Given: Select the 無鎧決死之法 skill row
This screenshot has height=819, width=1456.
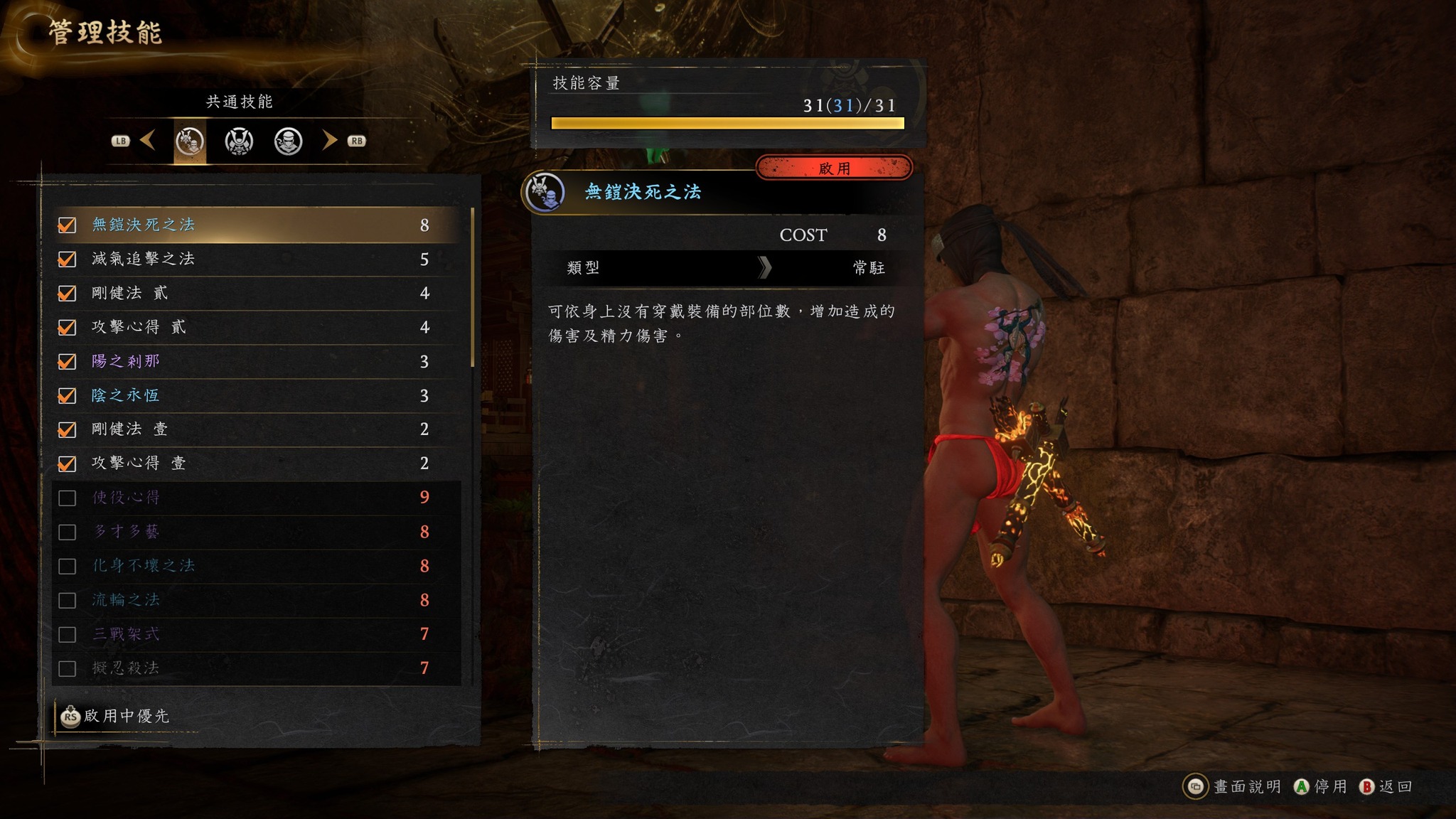Looking at the screenshot, I should tap(256, 225).
